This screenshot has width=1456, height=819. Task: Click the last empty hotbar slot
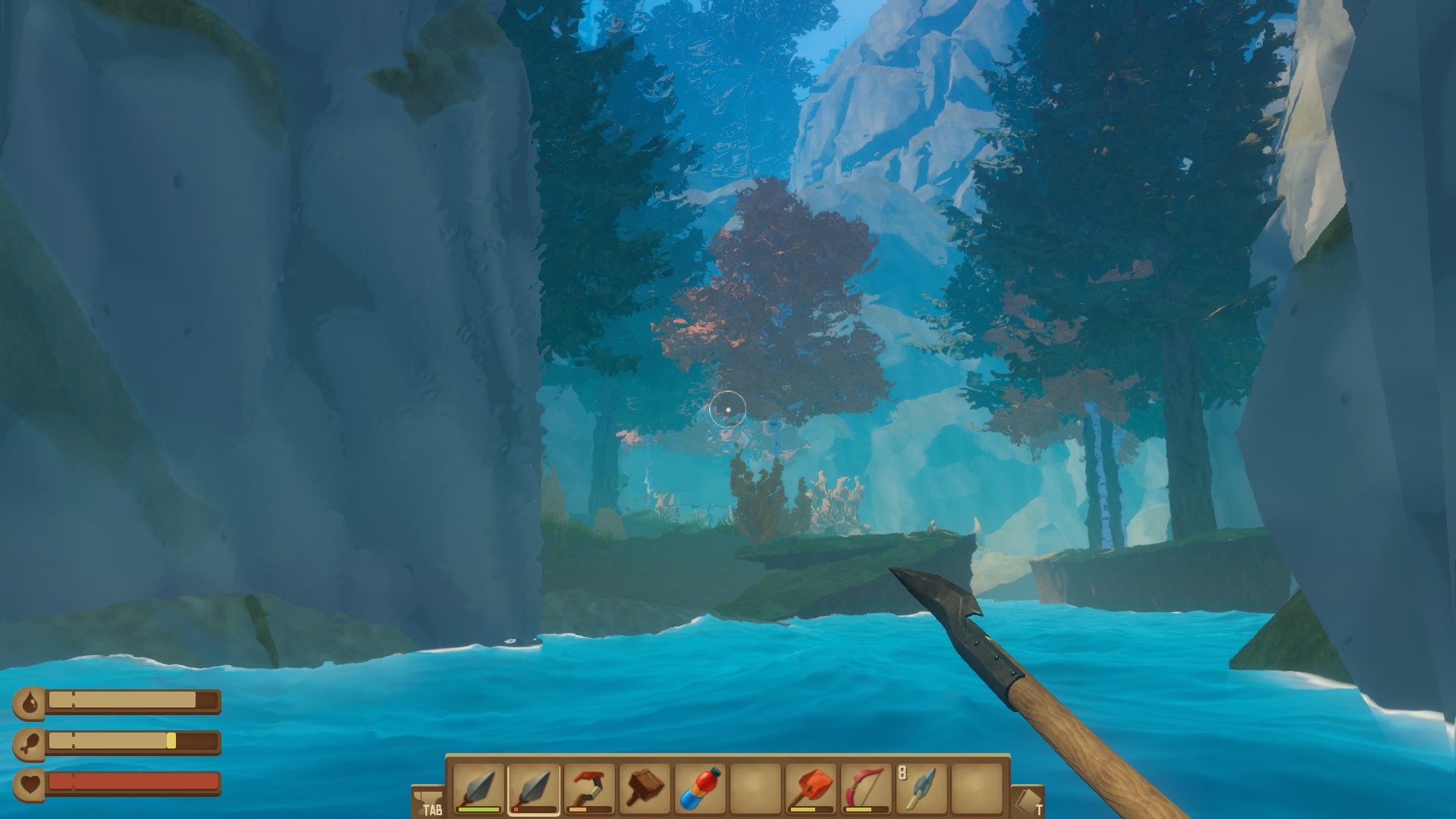(x=977, y=786)
